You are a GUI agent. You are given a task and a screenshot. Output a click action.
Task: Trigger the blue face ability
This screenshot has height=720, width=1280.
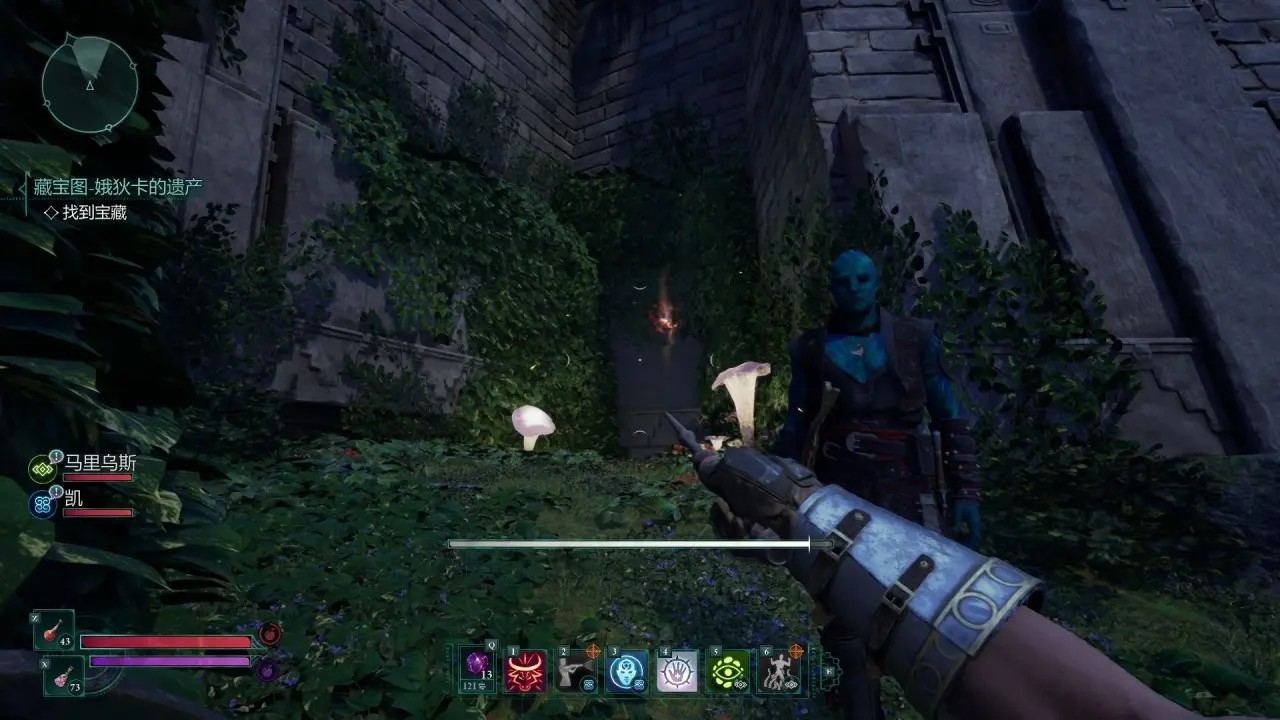tap(628, 669)
